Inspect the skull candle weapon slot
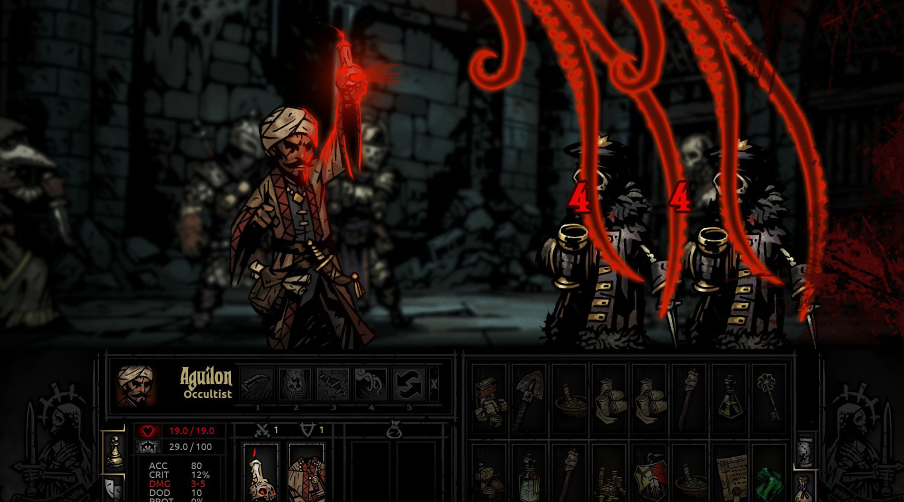The image size is (904, 502). pyautogui.click(x=262, y=473)
